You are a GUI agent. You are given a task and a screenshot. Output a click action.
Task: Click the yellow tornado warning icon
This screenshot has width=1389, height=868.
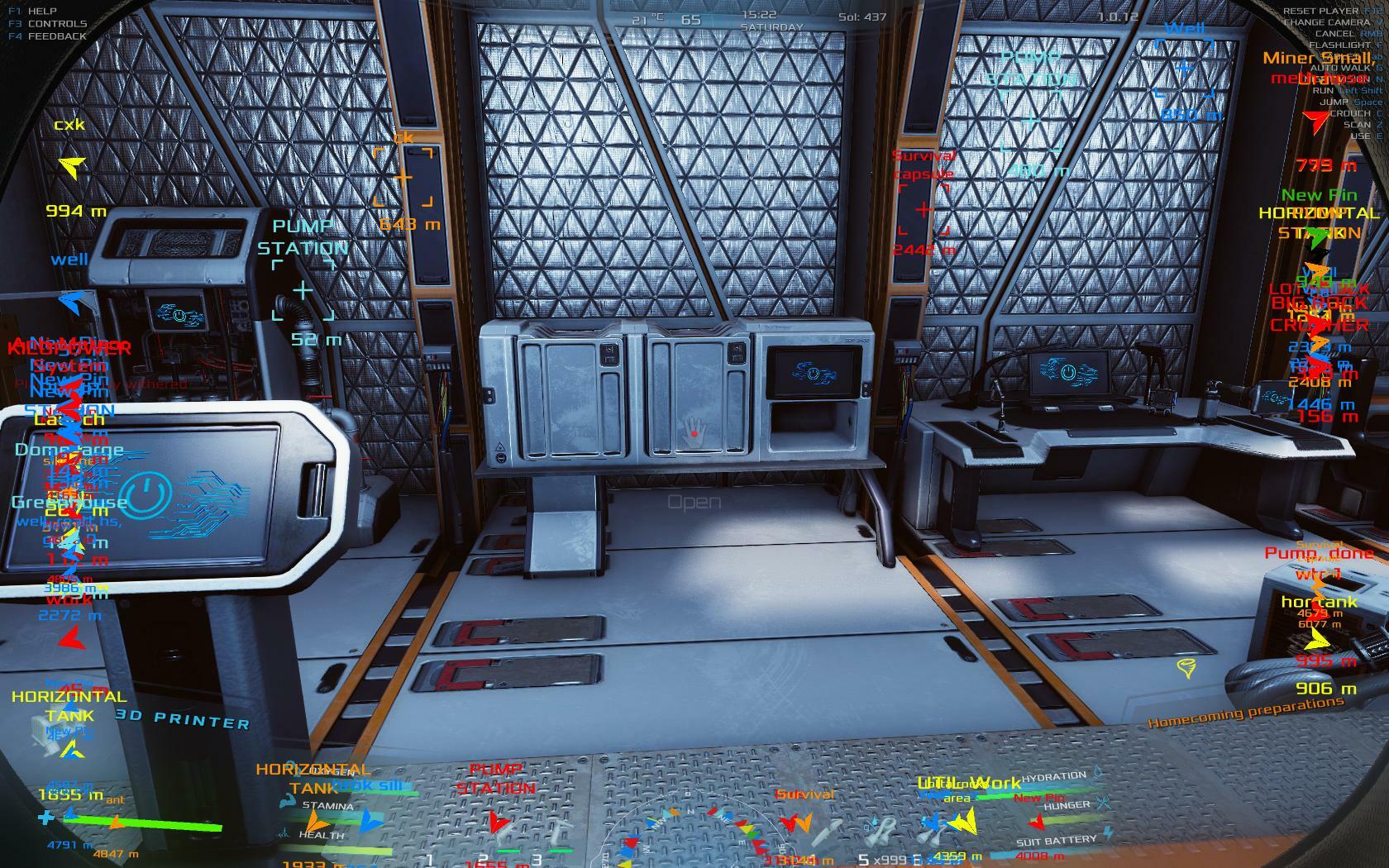[x=1186, y=668]
